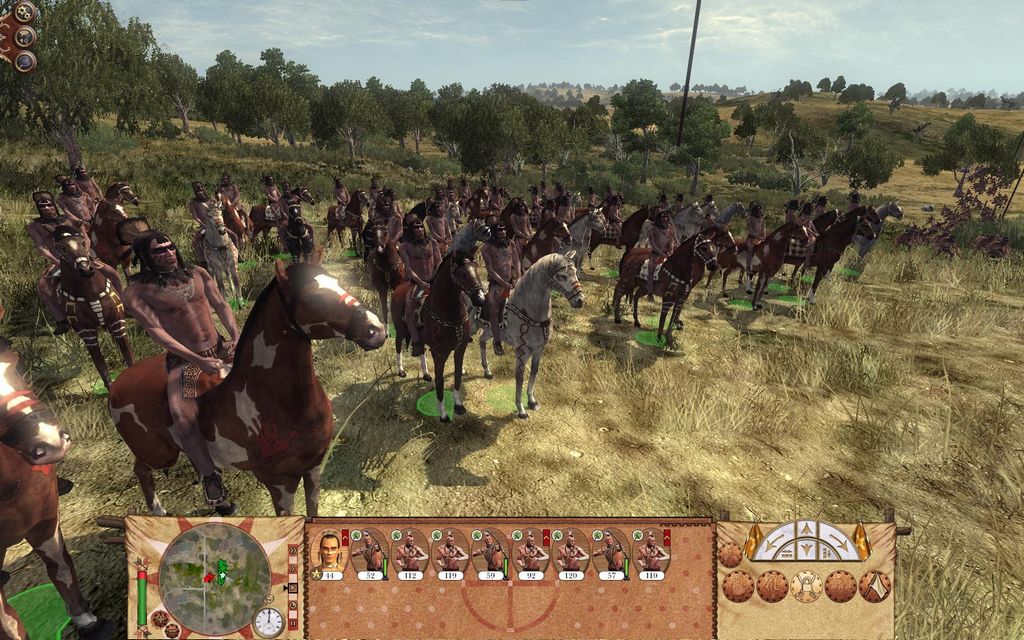Select the unit card showing 92 men

[x=530, y=553]
